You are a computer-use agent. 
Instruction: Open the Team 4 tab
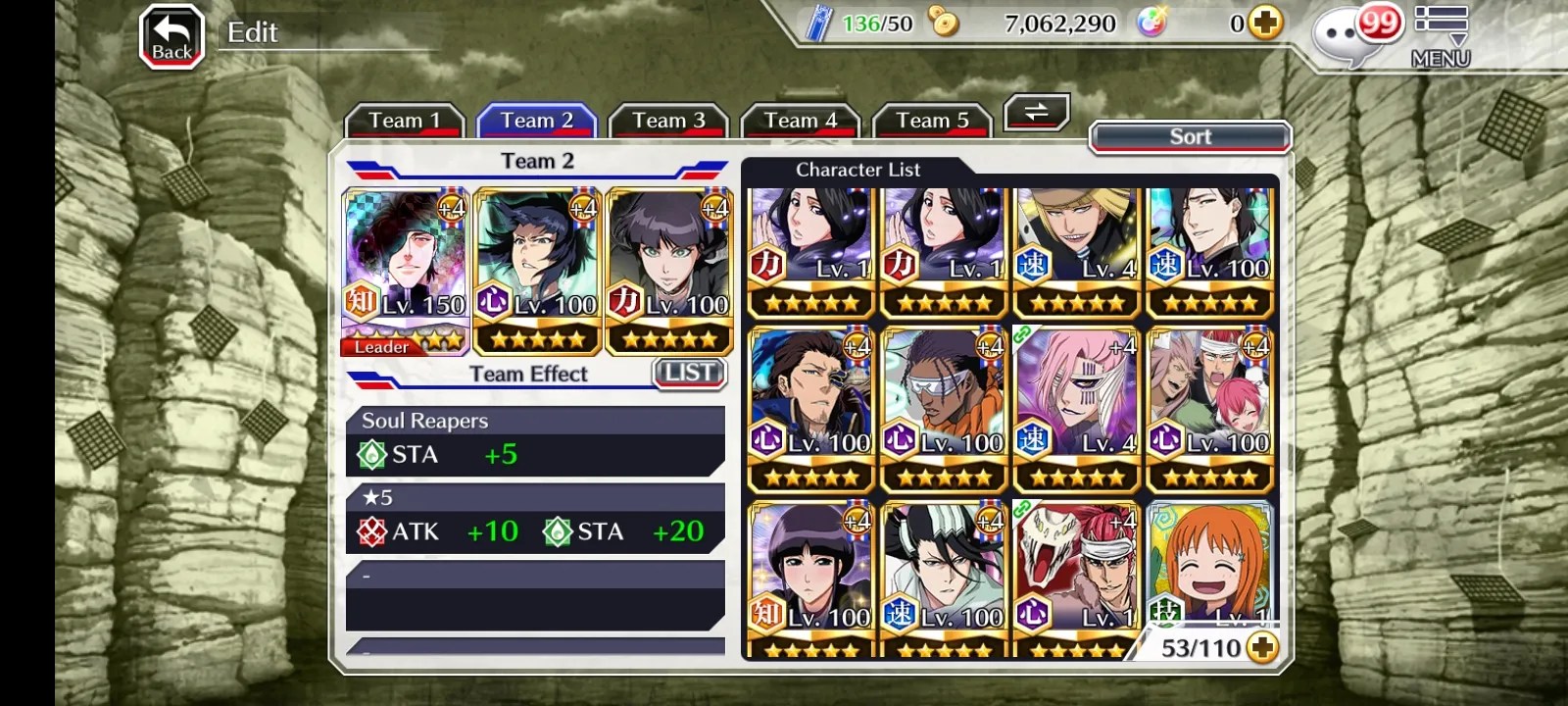[x=801, y=121]
